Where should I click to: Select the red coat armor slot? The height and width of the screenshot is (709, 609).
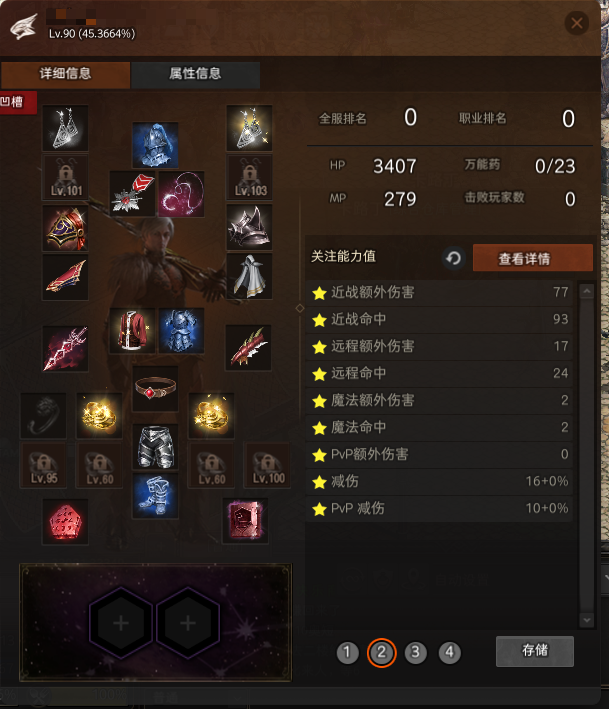[x=132, y=330]
